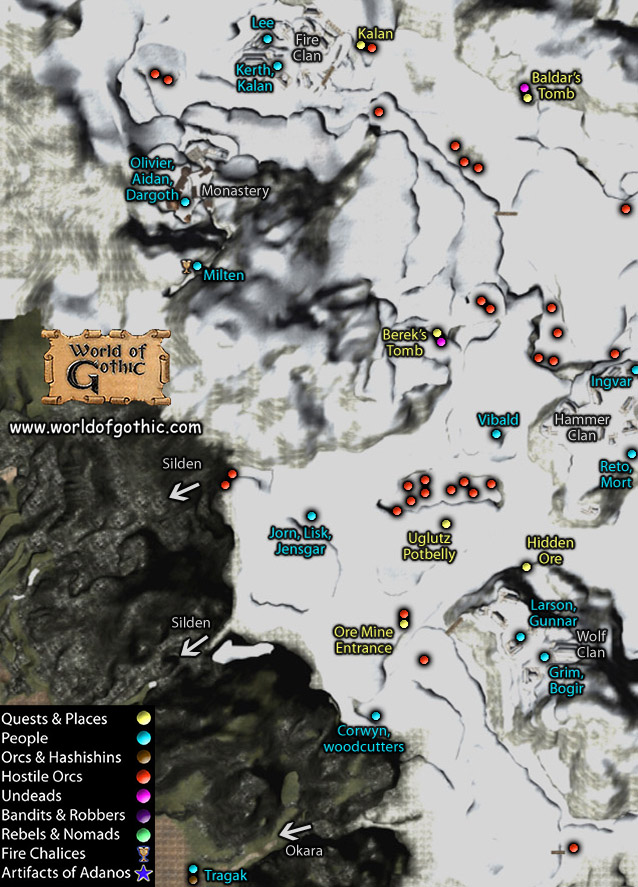Open the www.worldofgothic.com link
Screen dimensions: 638x887
106,426
